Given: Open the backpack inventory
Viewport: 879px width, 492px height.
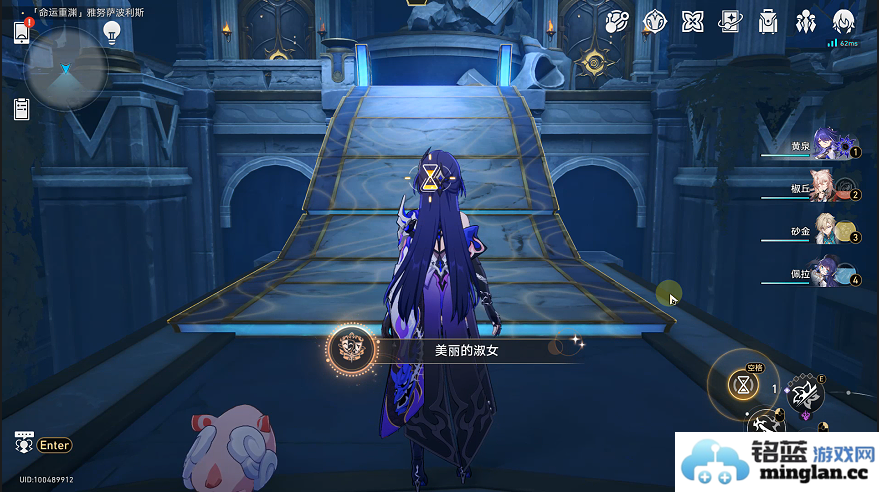Looking at the screenshot, I should click(768, 22).
